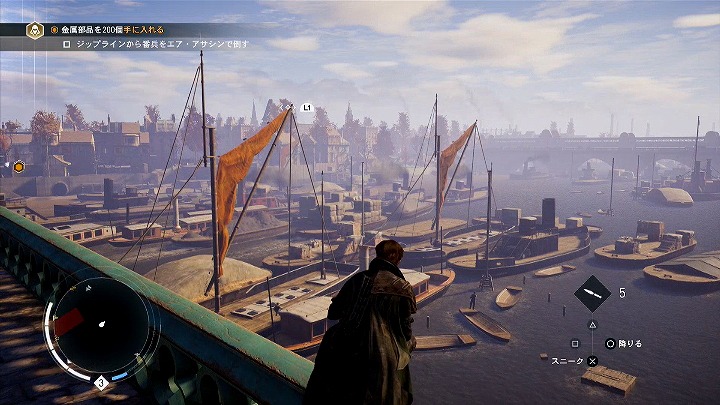The width and height of the screenshot is (720, 405).
Task: Select the orange waypoint marker at screen edge
Action: click(x=18, y=167)
